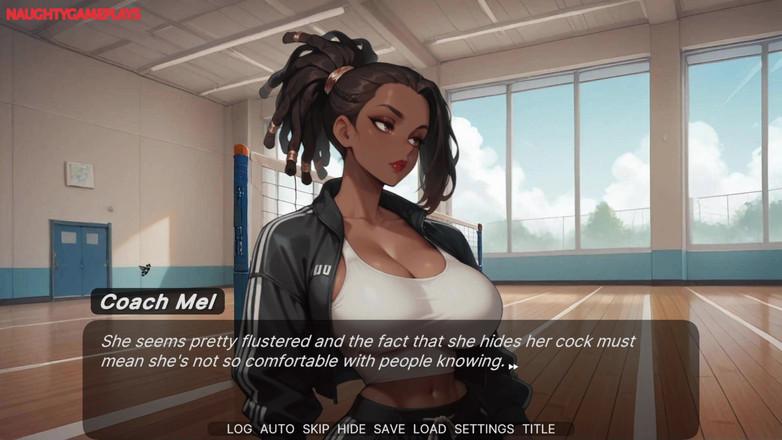Activate Skip mode

point(316,429)
